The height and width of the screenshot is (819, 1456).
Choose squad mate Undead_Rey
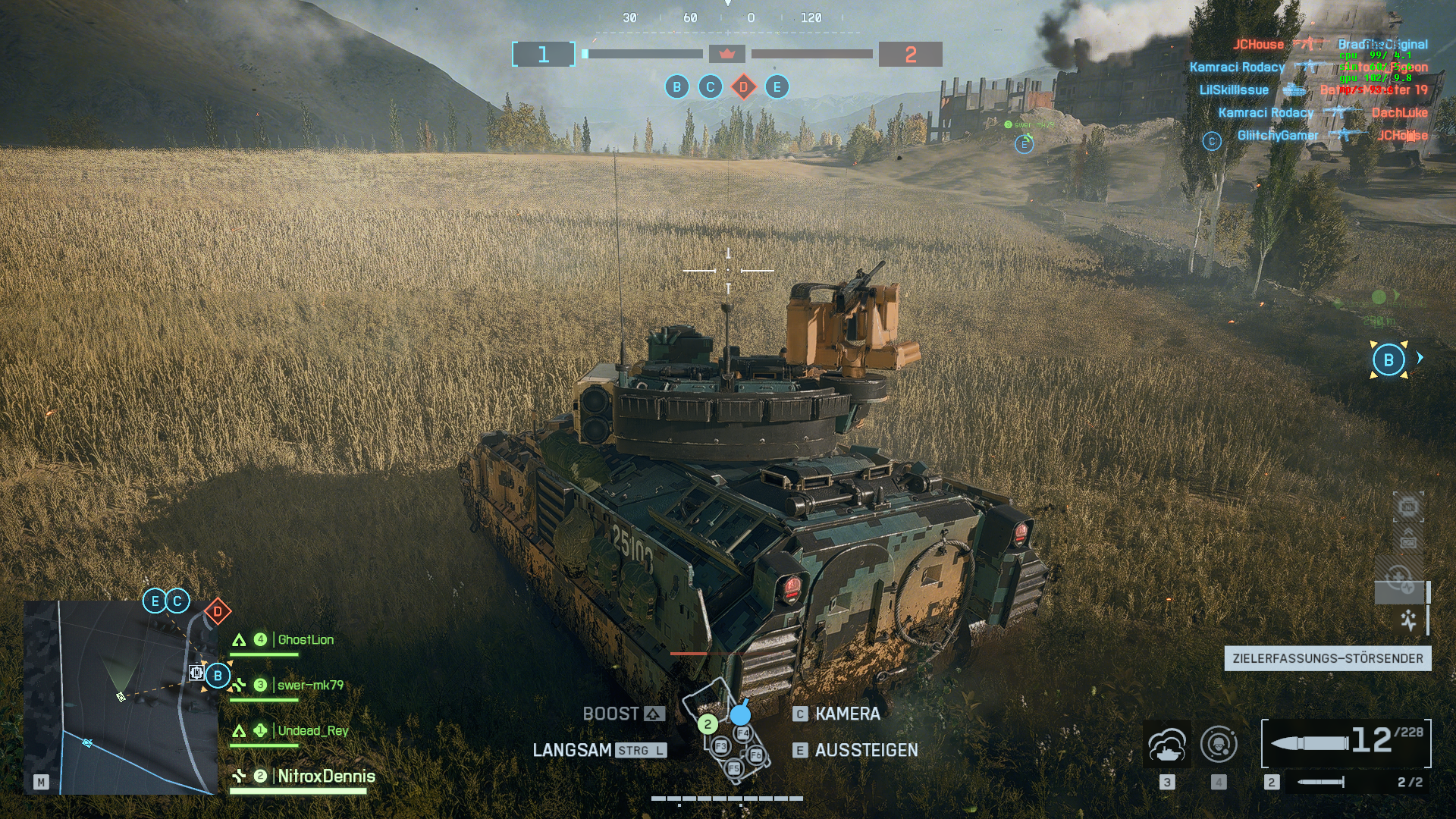pos(312,731)
